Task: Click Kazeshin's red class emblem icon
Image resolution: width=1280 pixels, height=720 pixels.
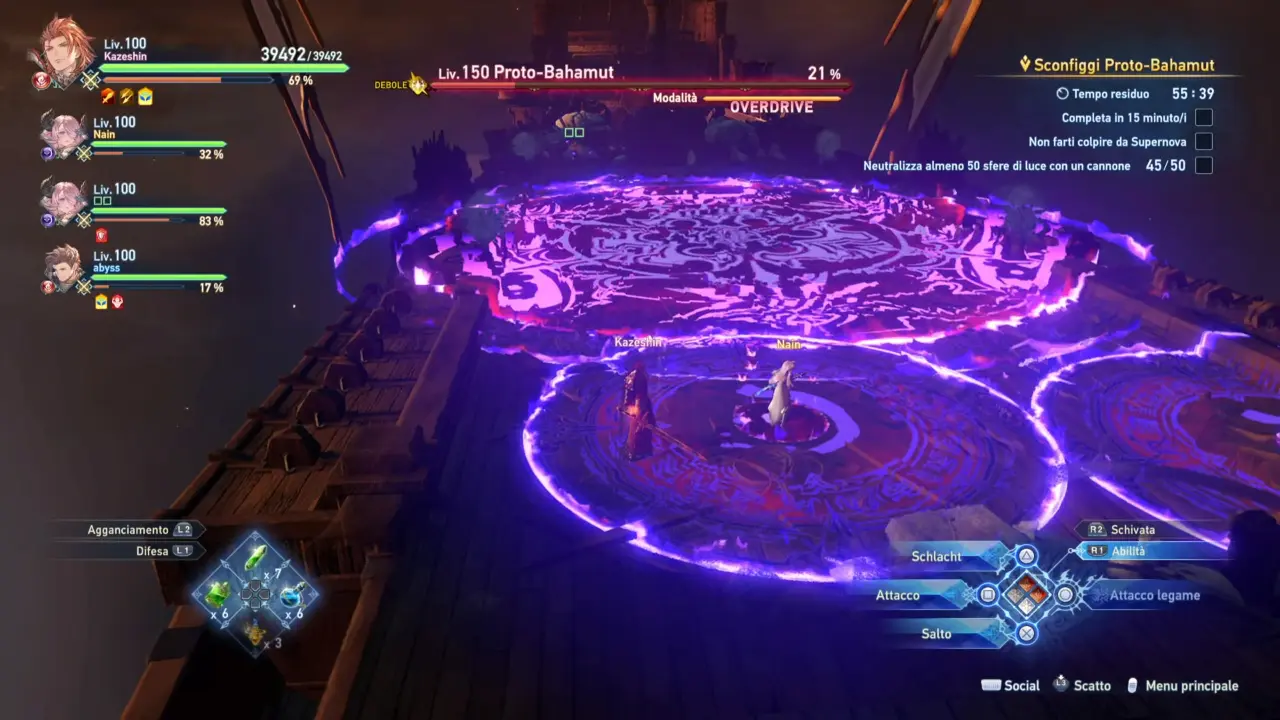Action: [x=40, y=80]
